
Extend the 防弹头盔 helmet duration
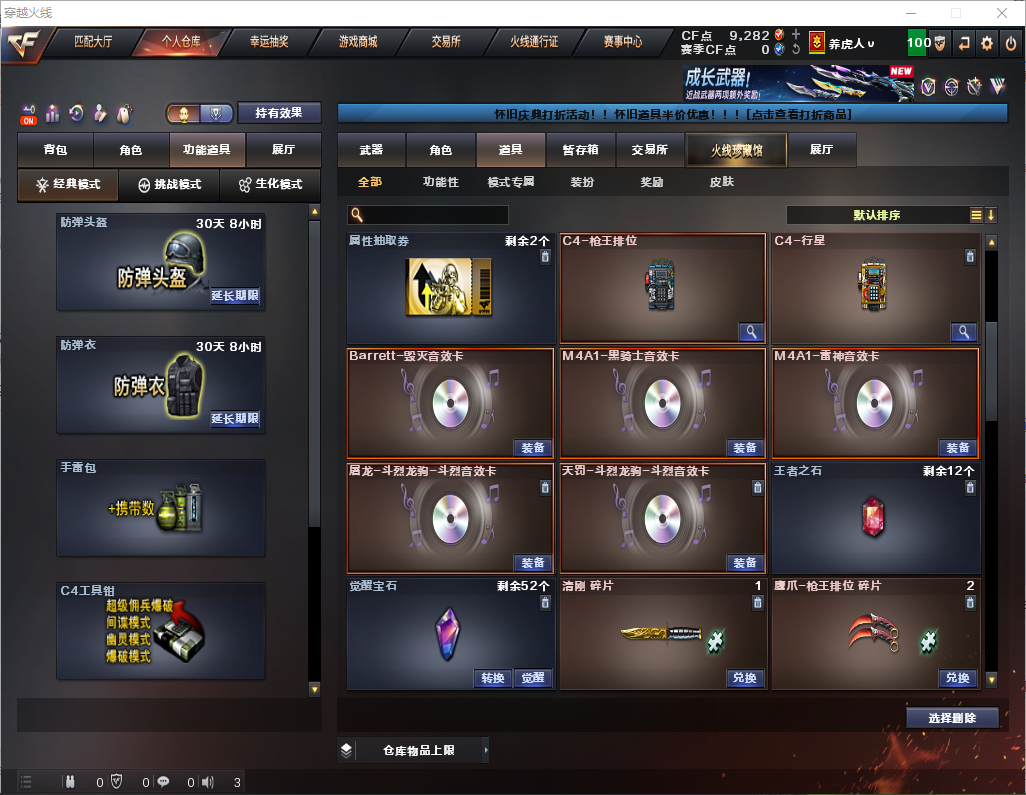(235, 296)
